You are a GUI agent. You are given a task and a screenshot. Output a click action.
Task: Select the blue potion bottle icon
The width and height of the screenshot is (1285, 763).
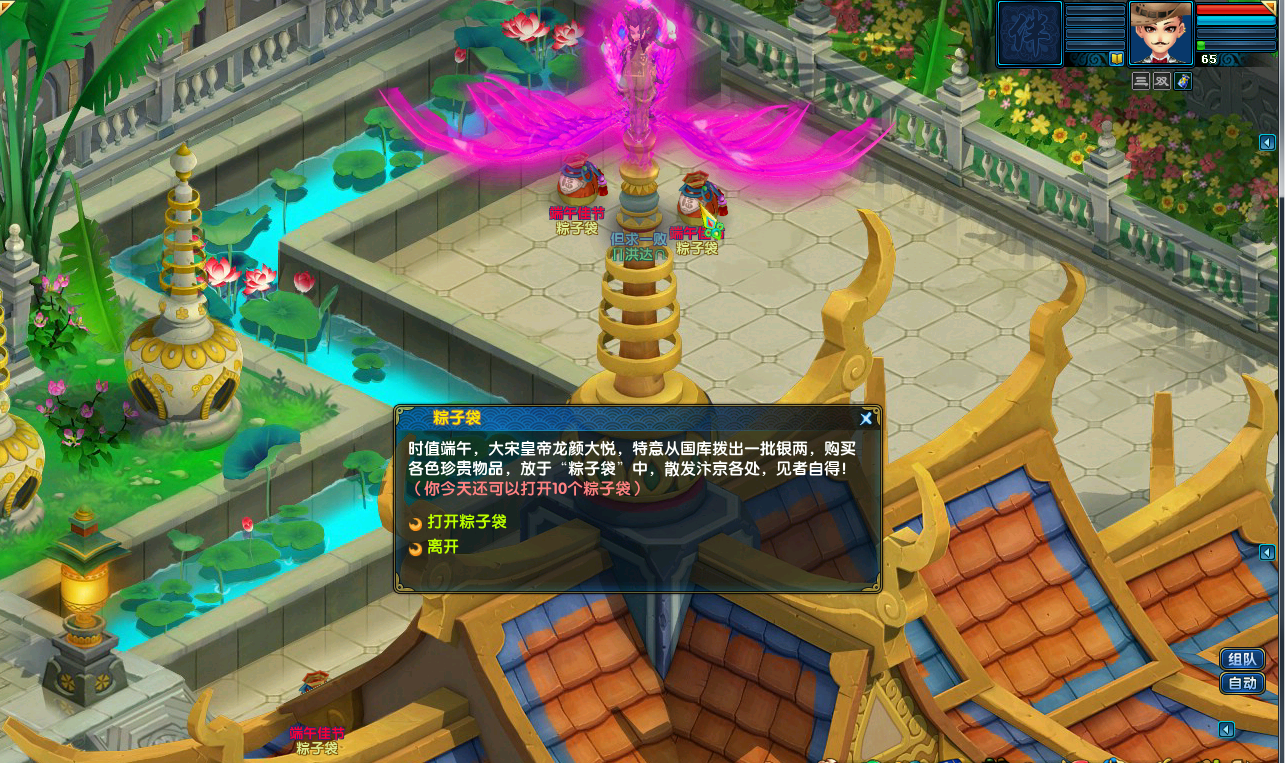point(1183,82)
